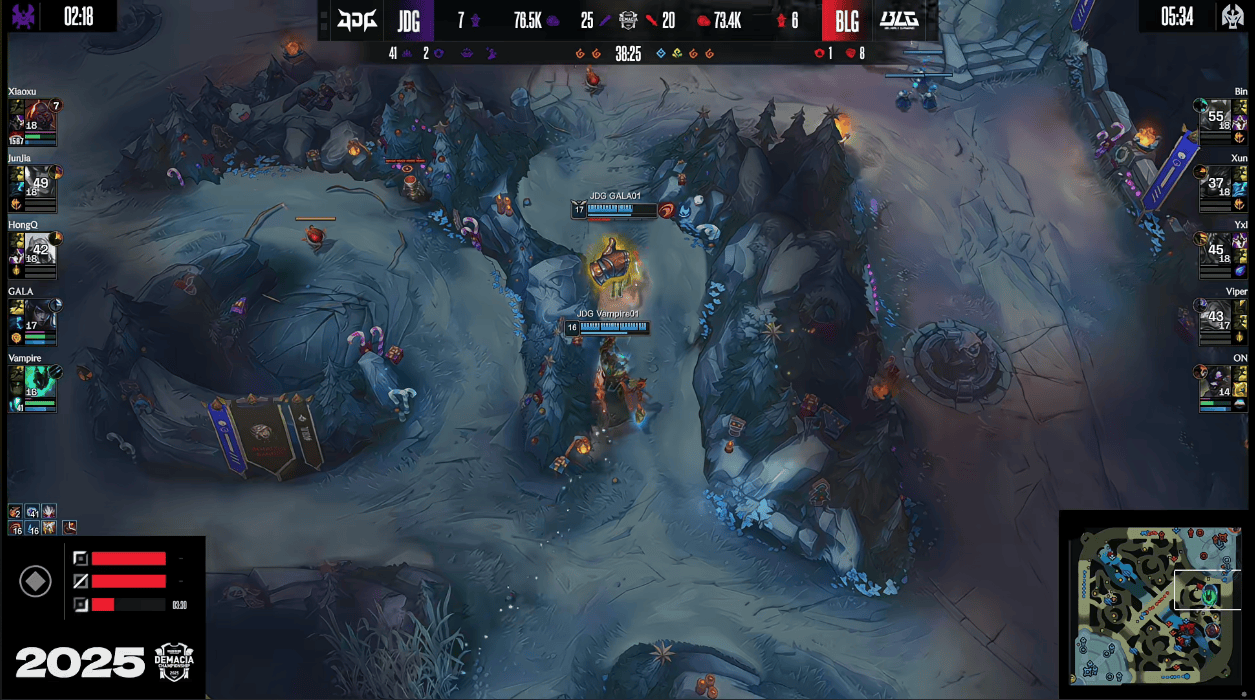Viewport: 1255px width, 700px height.
Task: Select Junjia's champion portrait
Action: click(x=41, y=181)
